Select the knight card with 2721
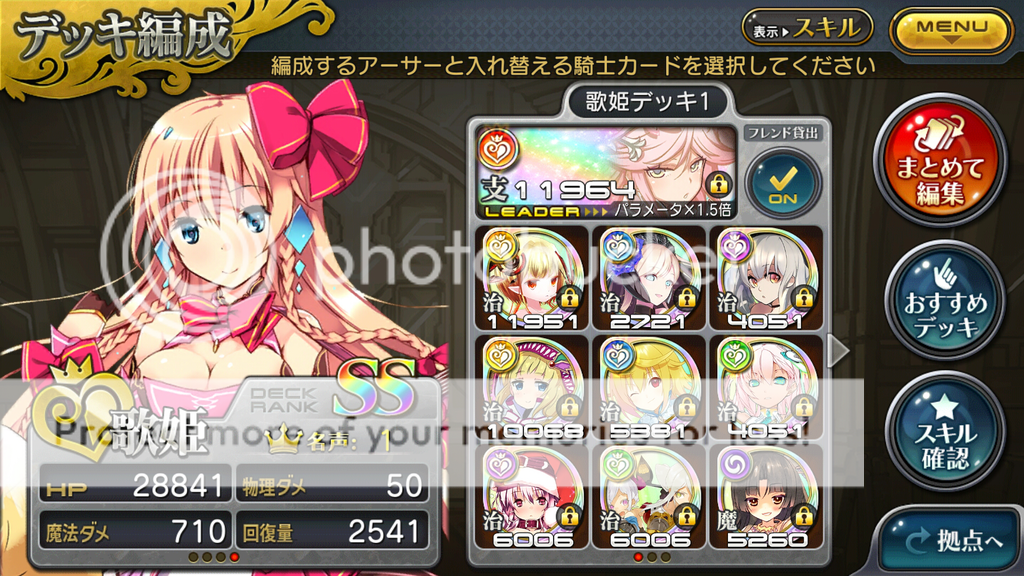Screen dimensions: 1024x576 pos(648,277)
